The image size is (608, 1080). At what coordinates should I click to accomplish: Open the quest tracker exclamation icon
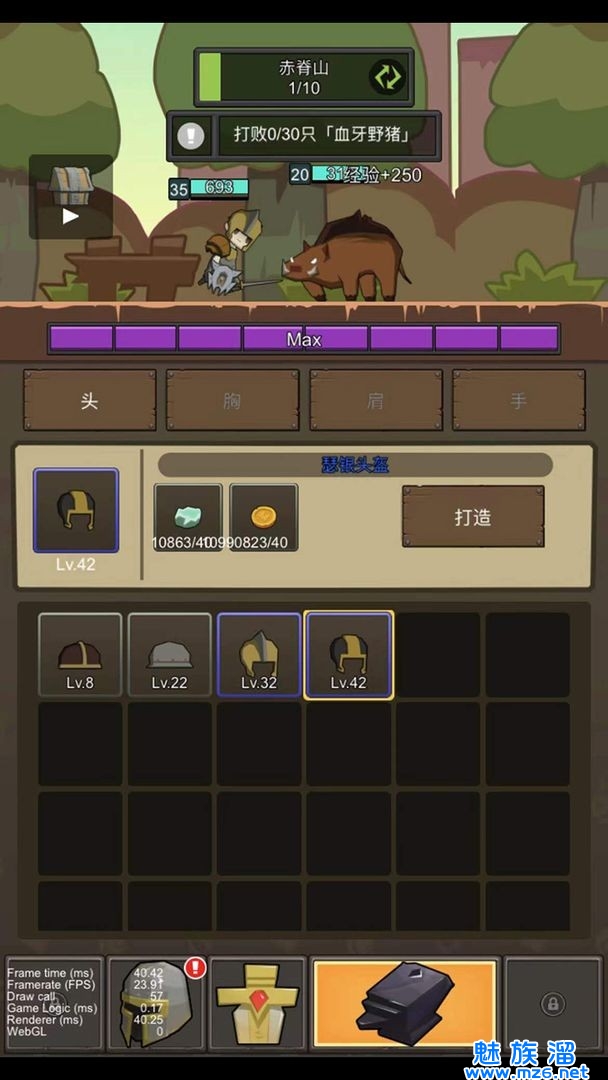click(190, 134)
